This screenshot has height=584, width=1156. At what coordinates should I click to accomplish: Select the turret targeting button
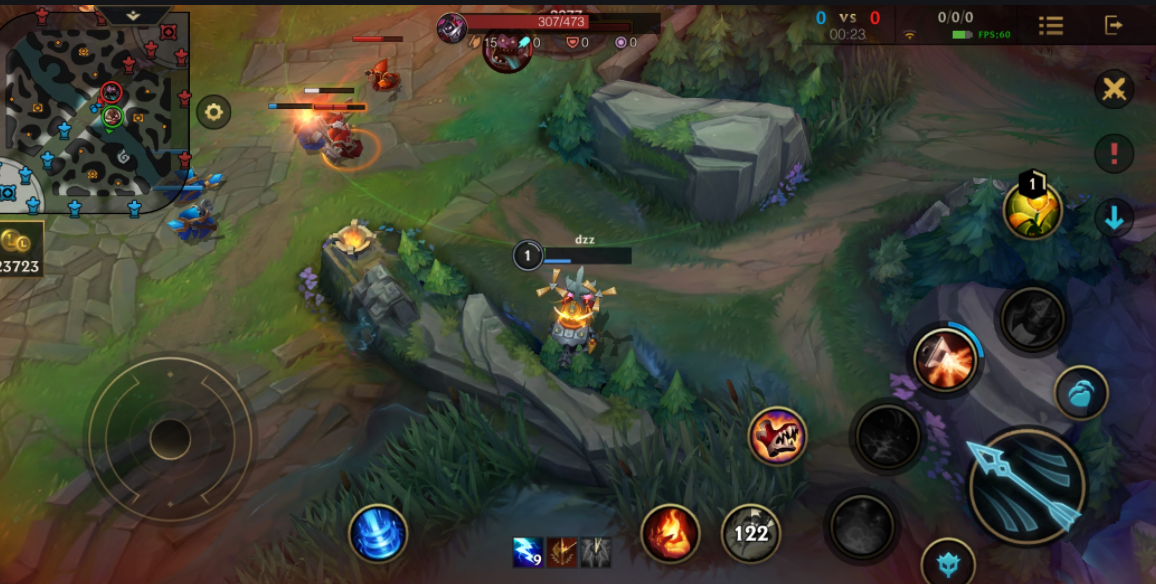(x=947, y=563)
